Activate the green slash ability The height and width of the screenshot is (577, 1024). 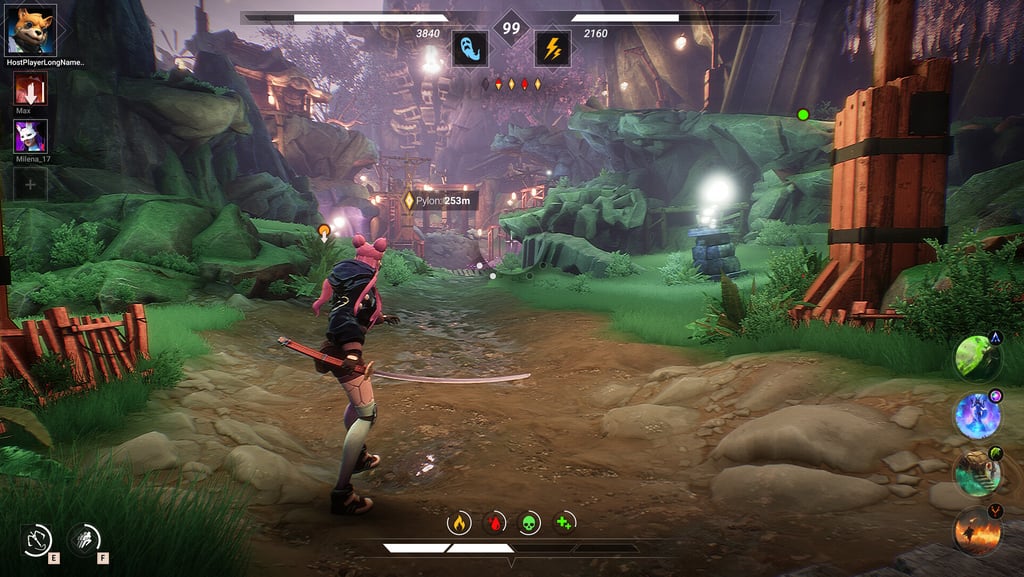click(x=977, y=357)
